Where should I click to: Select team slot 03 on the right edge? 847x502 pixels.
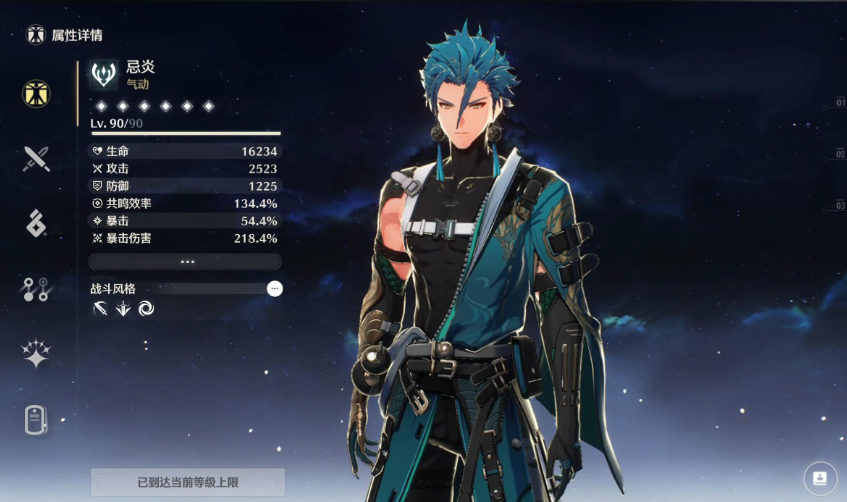click(x=839, y=205)
